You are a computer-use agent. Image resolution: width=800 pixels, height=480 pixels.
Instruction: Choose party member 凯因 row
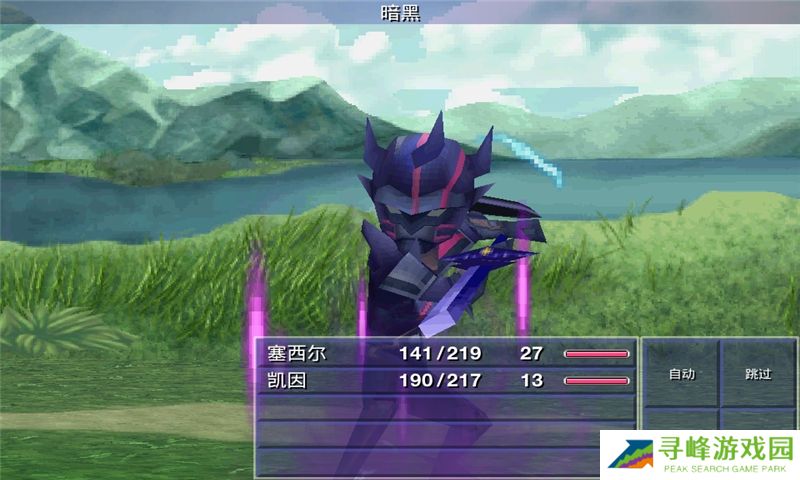click(x=447, y=380)
